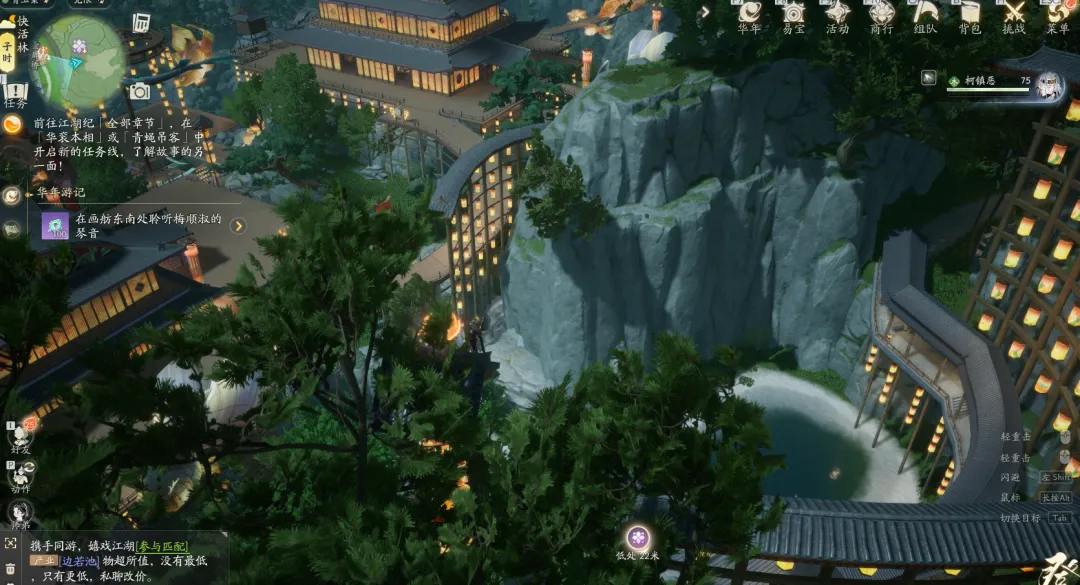Open the 好友 friends list

click(x=20, y=437)
